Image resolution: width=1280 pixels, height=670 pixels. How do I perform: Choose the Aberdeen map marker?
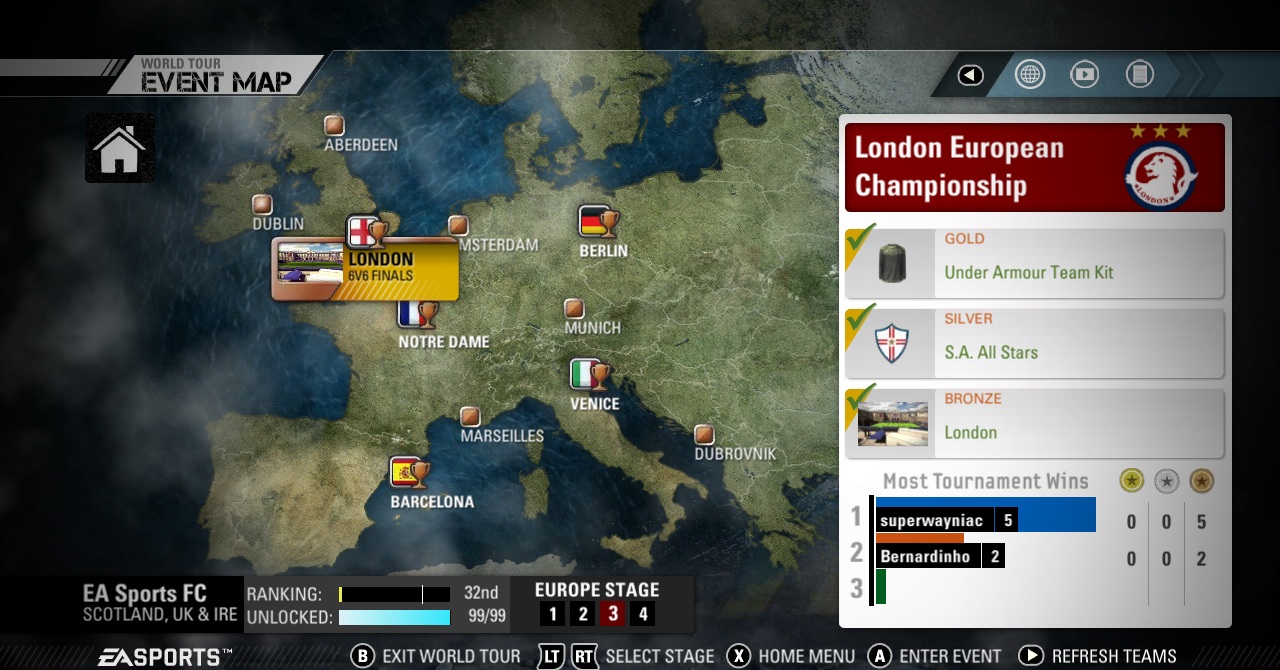point(334,126)
